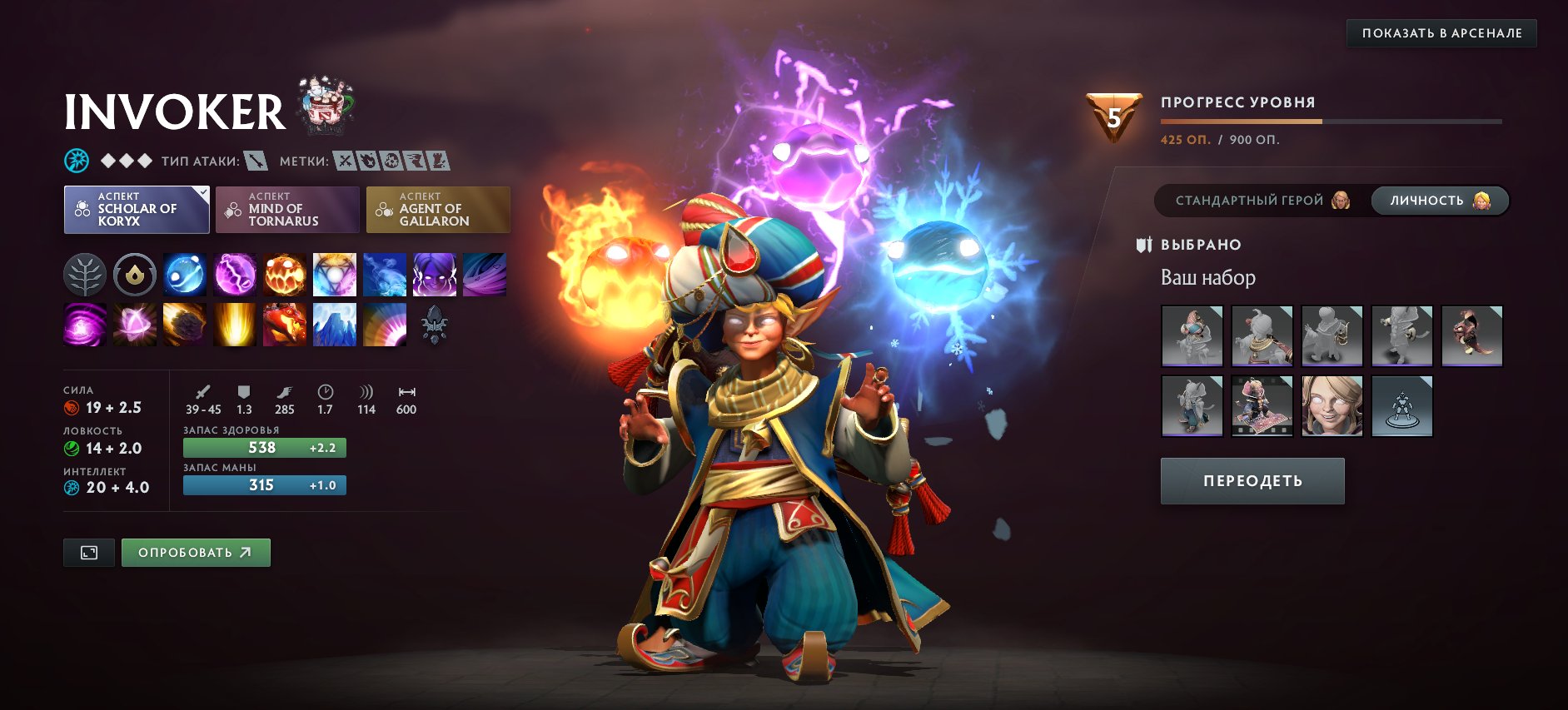Select the Scholar of Koryx aspect

136,209
